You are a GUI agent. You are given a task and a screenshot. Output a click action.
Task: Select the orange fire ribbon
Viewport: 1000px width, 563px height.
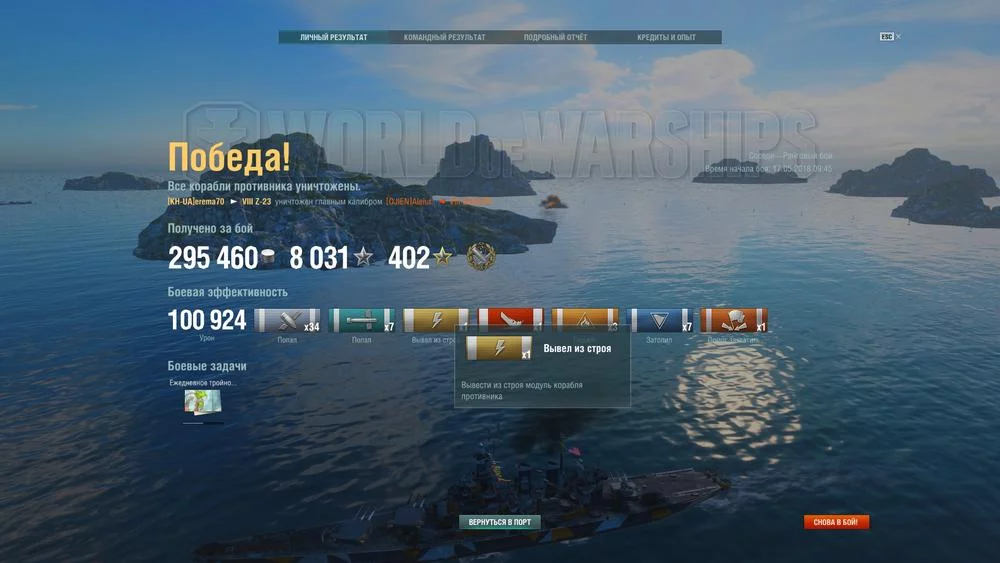(585, 318)
